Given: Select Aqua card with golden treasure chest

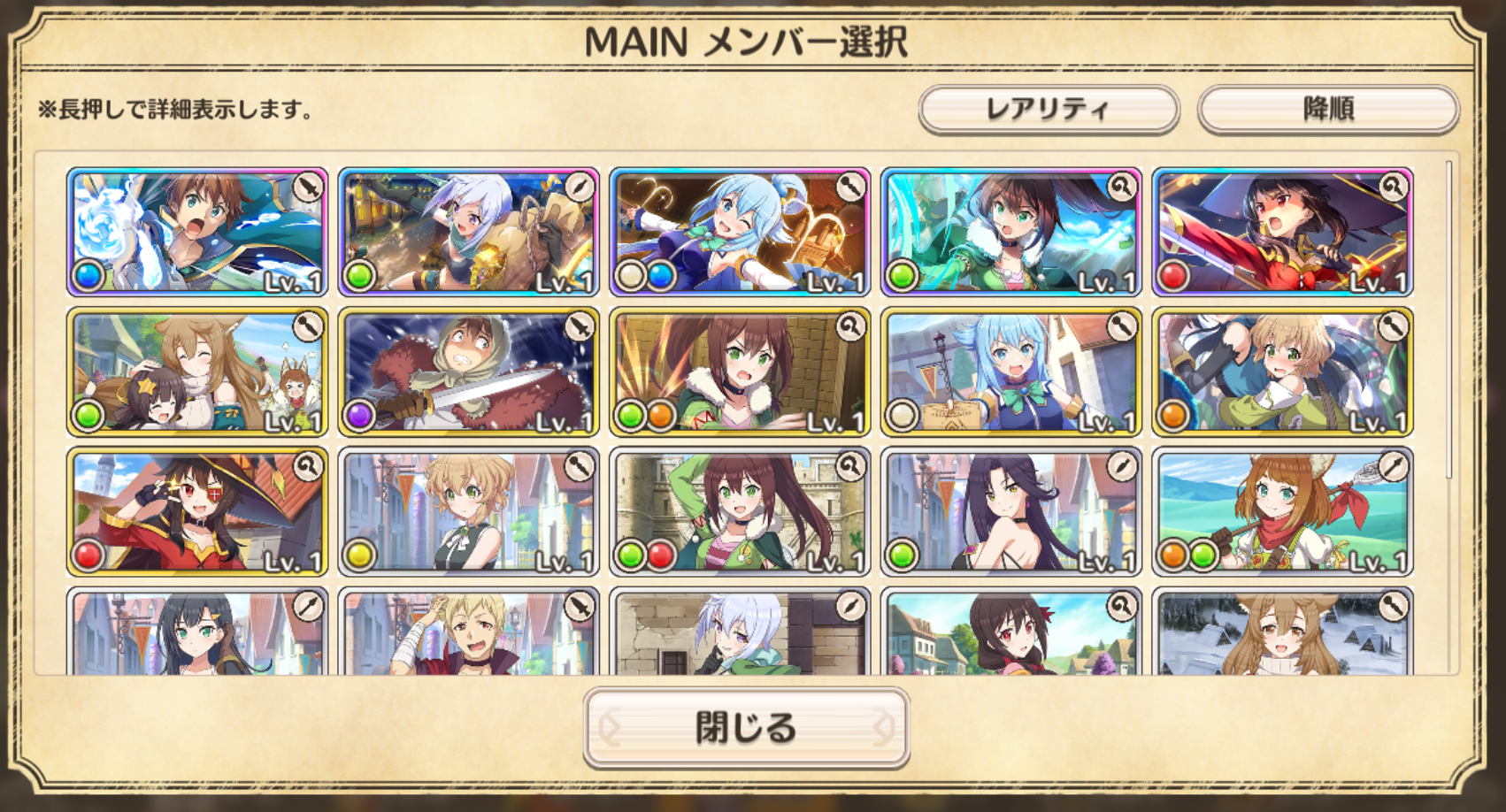Looking at the screenshot, I should tap(740, 232).
